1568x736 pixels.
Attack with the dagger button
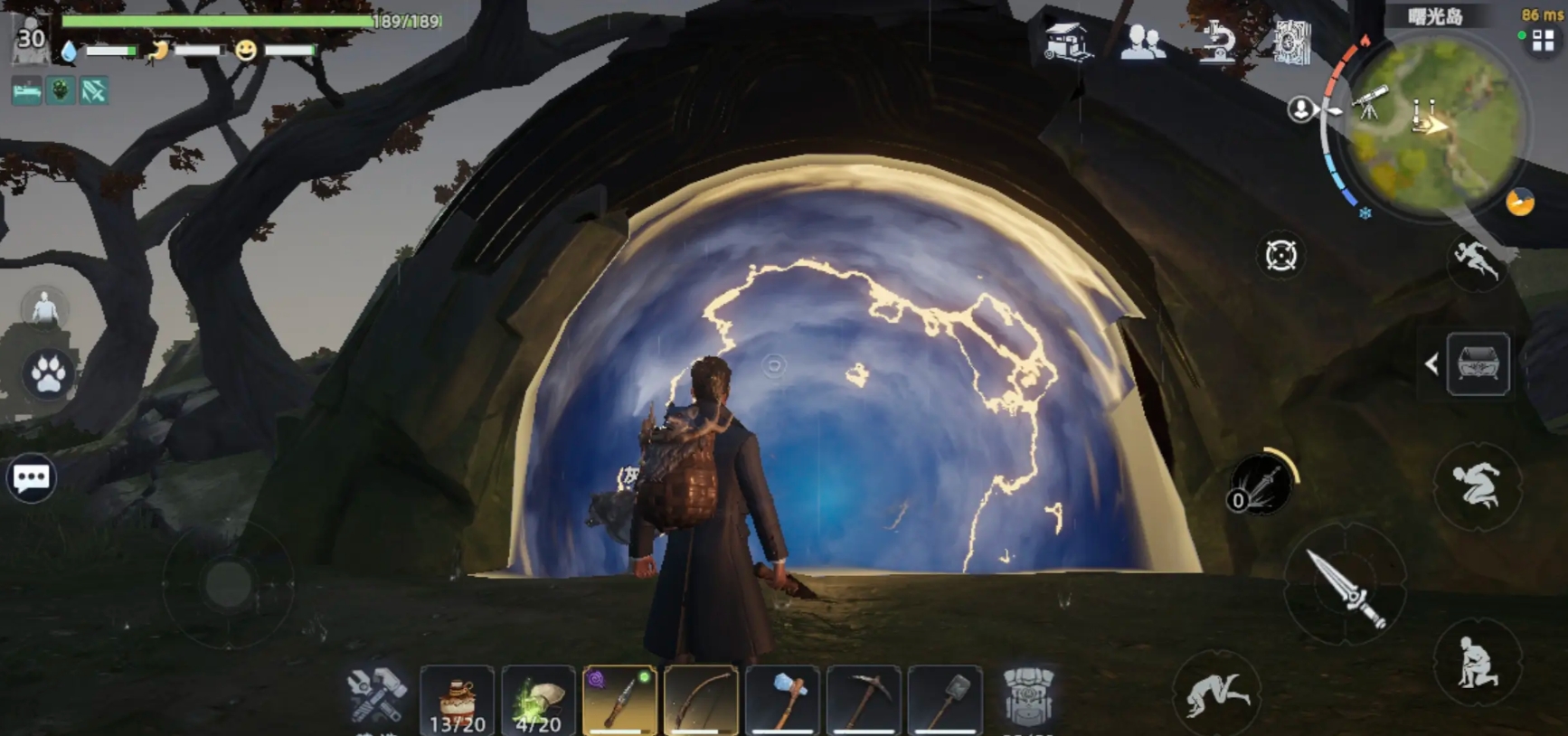[x=1345, y=585]
